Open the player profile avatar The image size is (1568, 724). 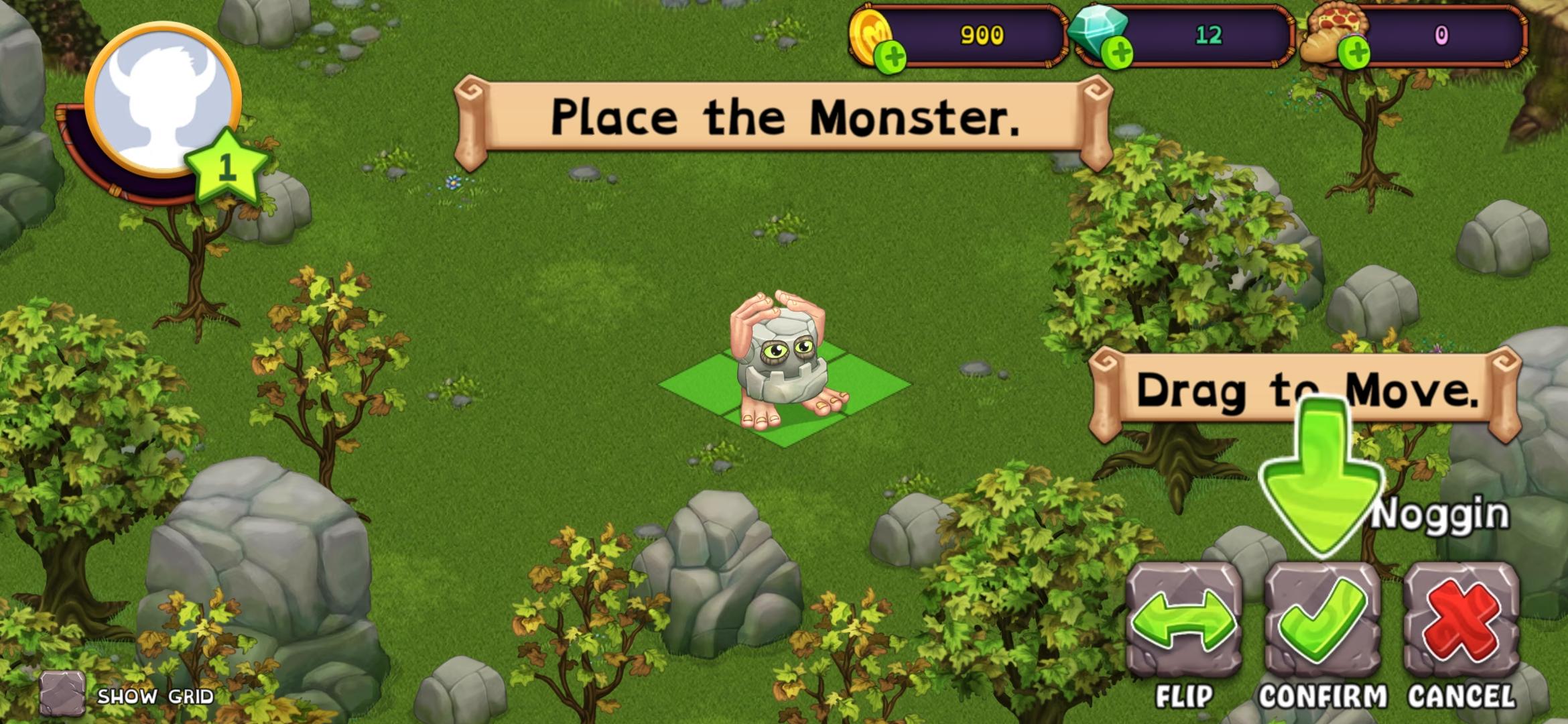[163, 102]
